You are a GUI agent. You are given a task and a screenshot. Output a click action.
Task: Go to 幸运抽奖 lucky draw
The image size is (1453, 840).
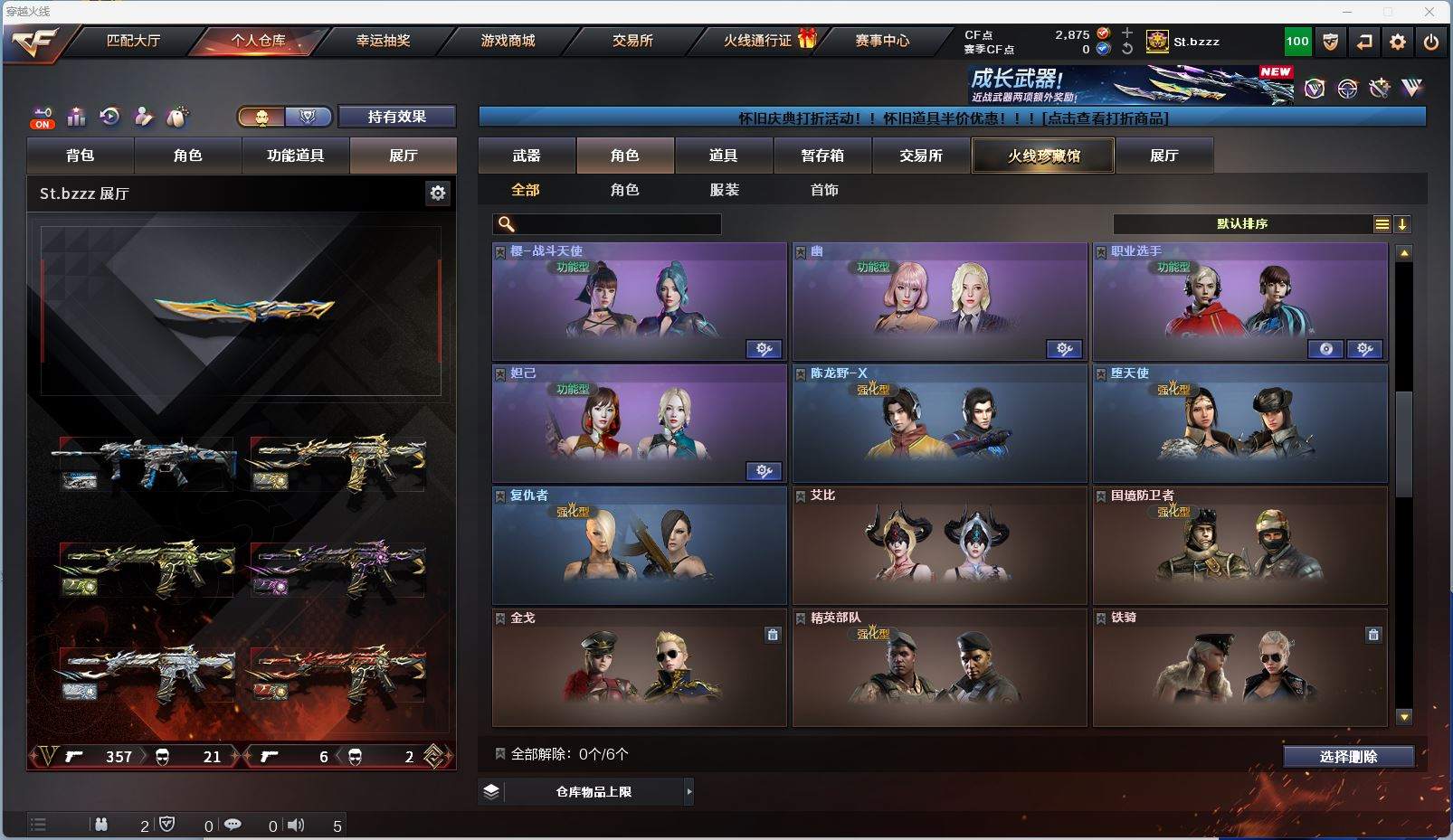tap(383, 41)
